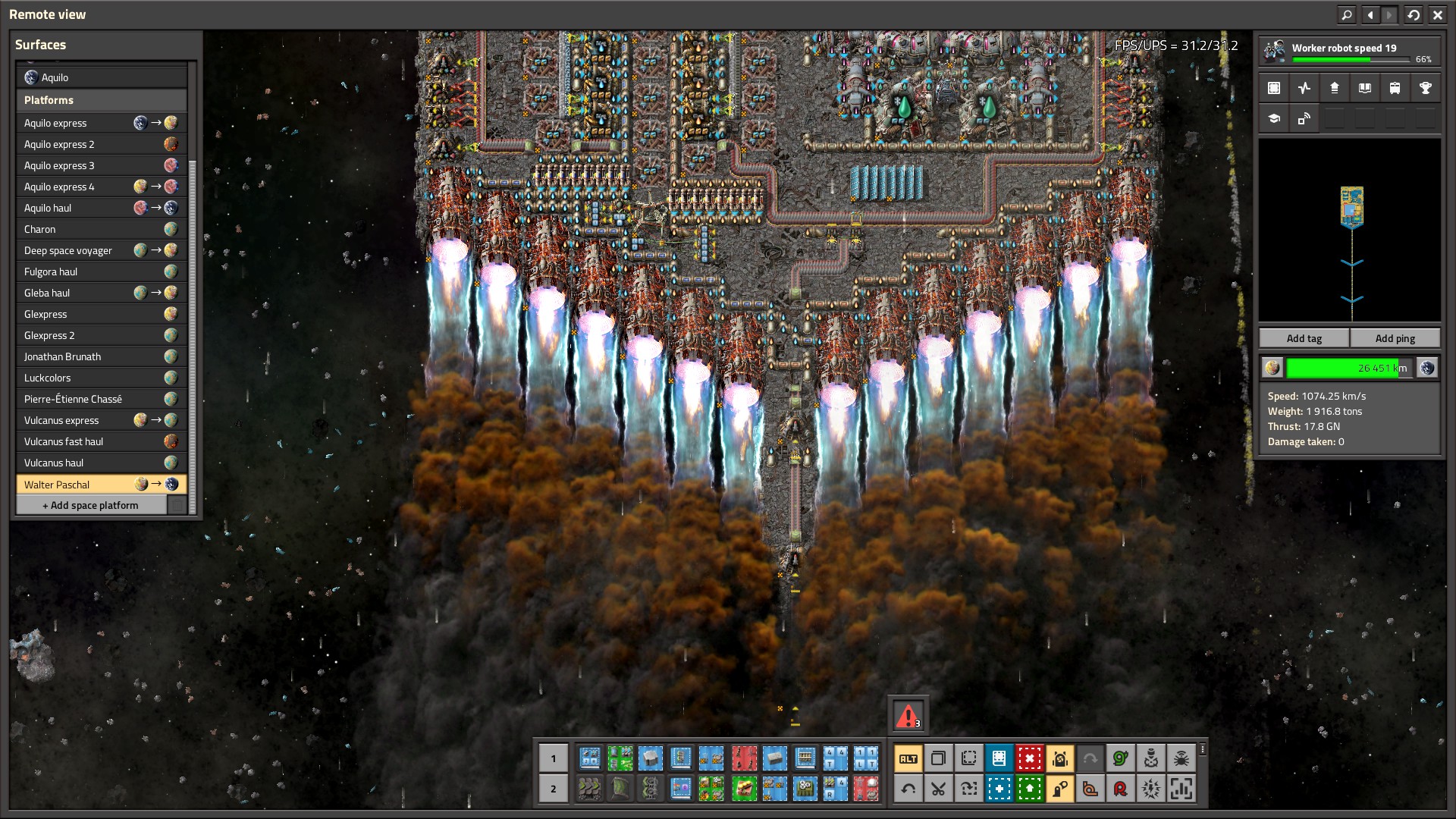Click + Add space platform
Screen dimensions: 1456x819
(x=91, y=505)
